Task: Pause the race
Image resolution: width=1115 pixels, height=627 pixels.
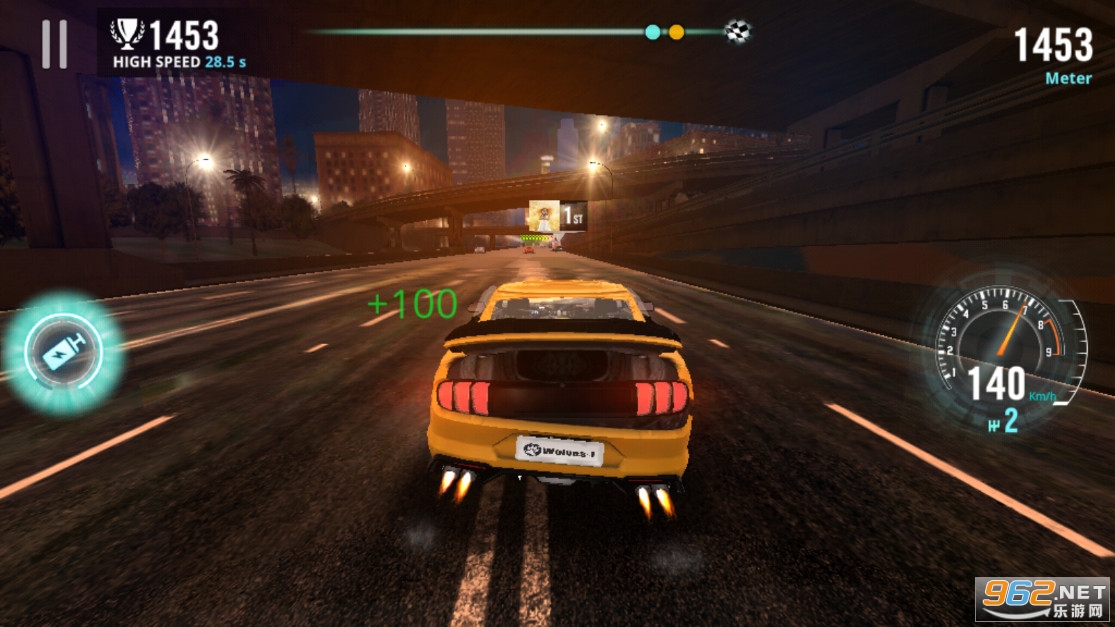Action: coord(54,45)
